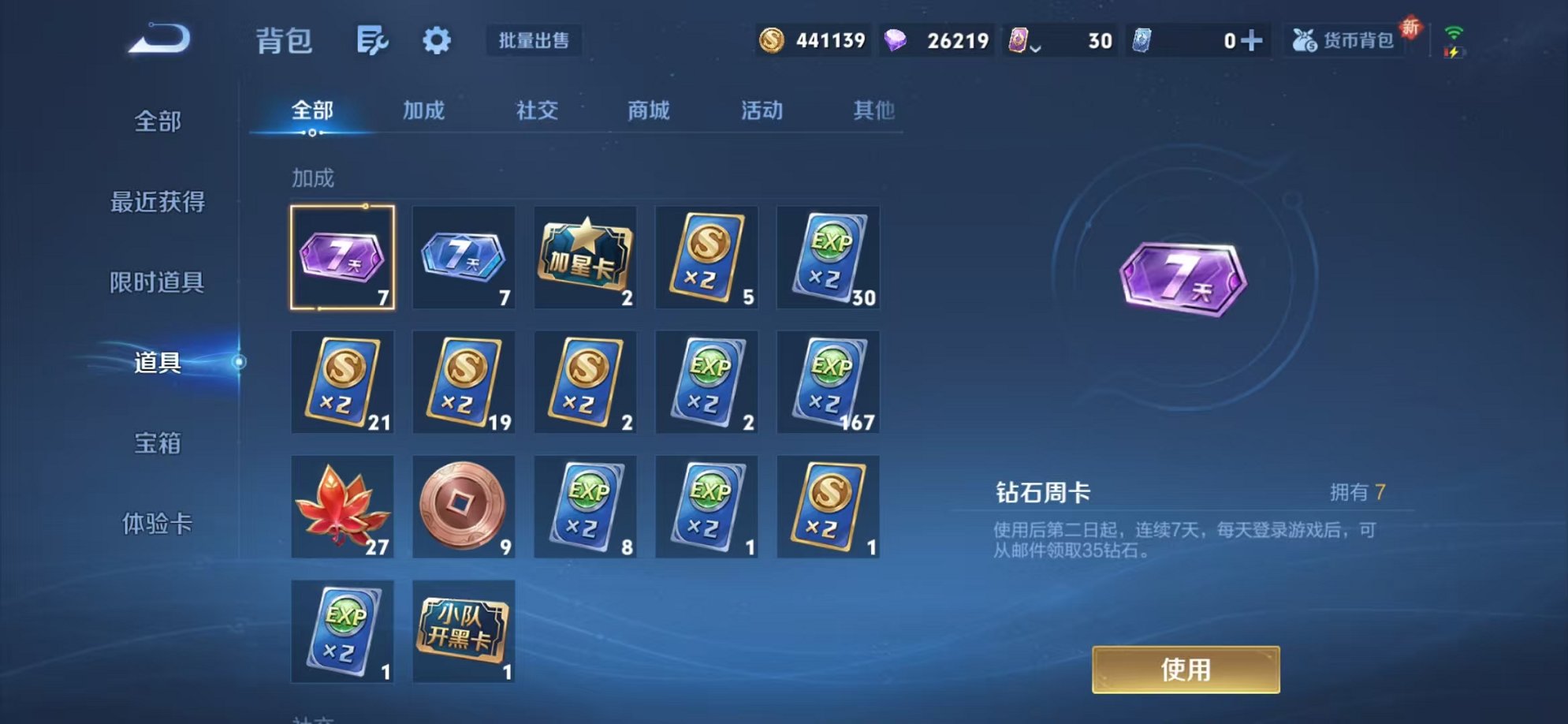
Task: Open the settings gear icon
Action: (436, 41)
